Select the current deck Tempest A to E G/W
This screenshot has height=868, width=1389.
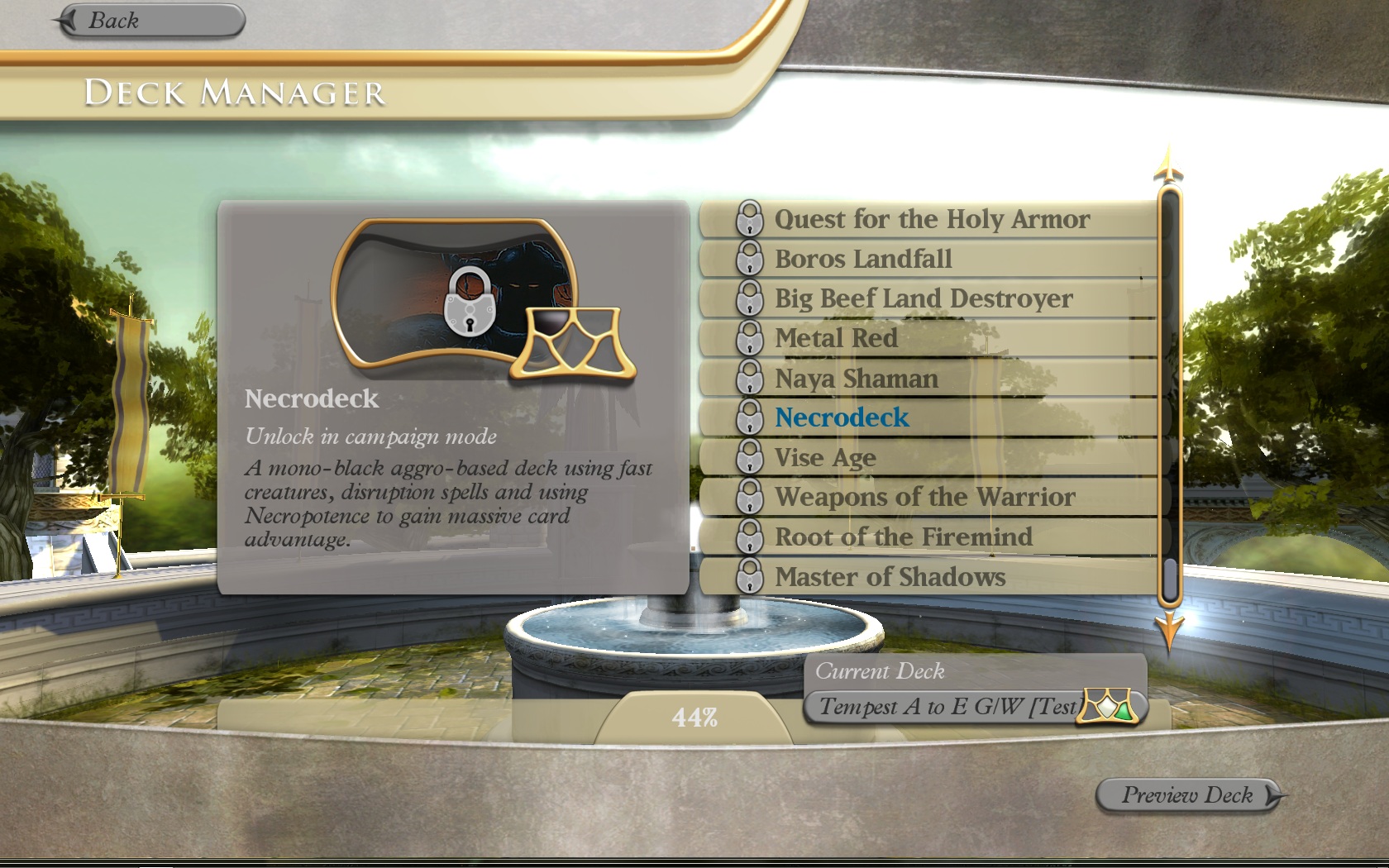[x=951, y=707]
